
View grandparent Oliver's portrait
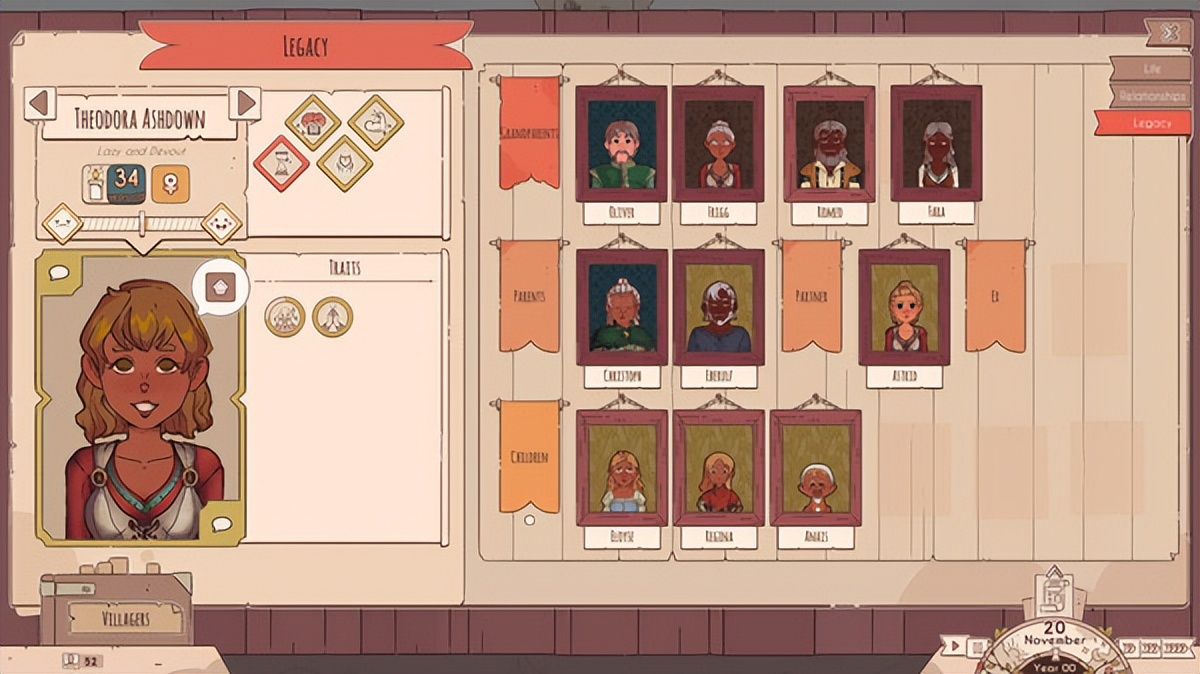pyautogui.click(x=621, y=143)
